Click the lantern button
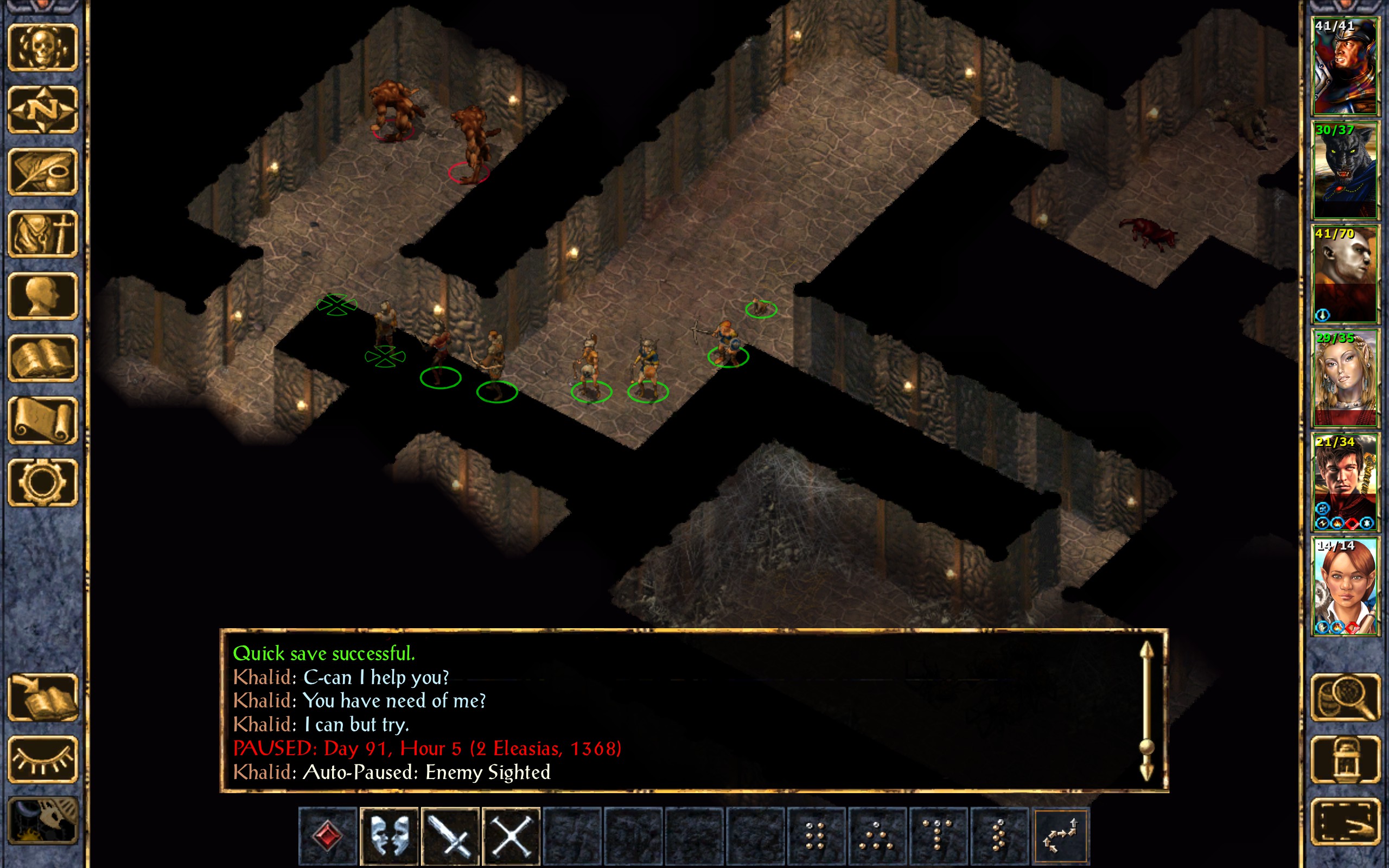The height and width of the screenshot is (868, 1389). 1345,759
